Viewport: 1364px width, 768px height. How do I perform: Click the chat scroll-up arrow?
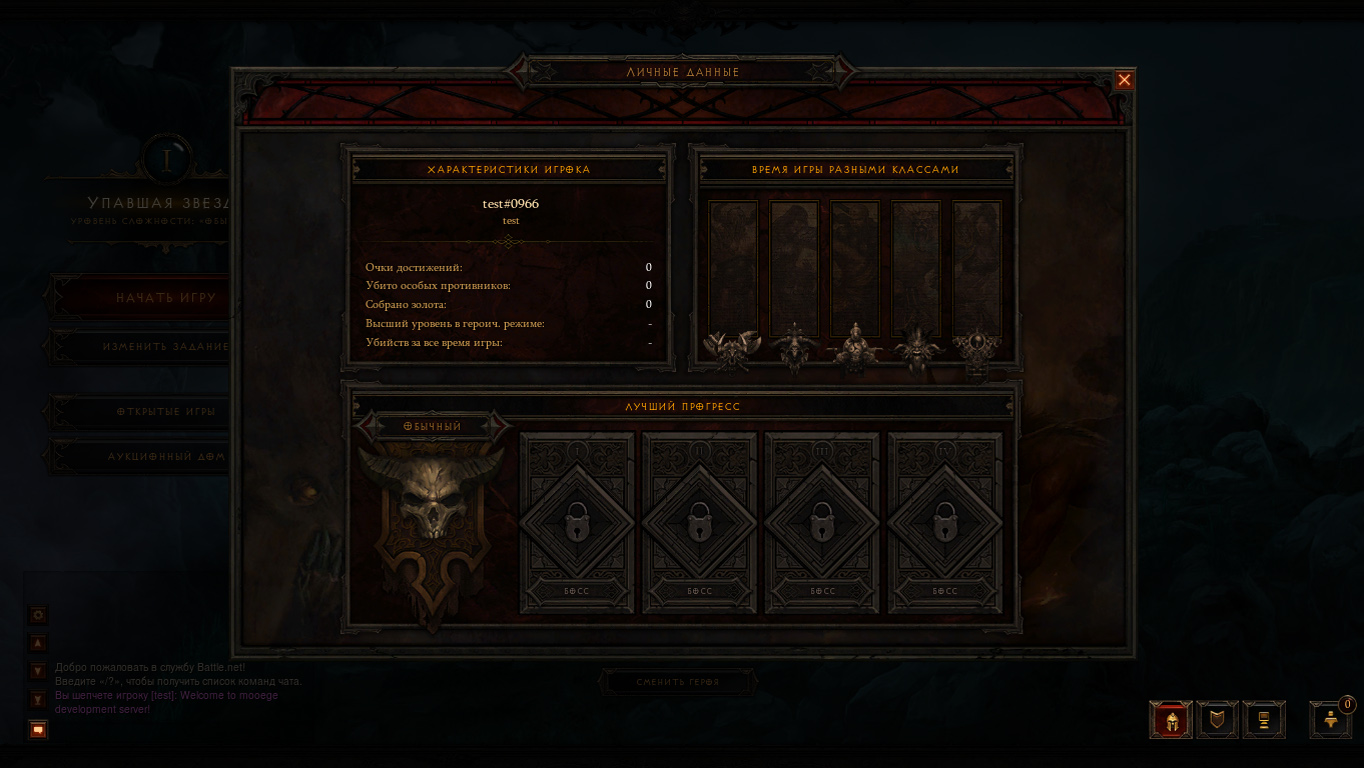(x=39, y=643)
